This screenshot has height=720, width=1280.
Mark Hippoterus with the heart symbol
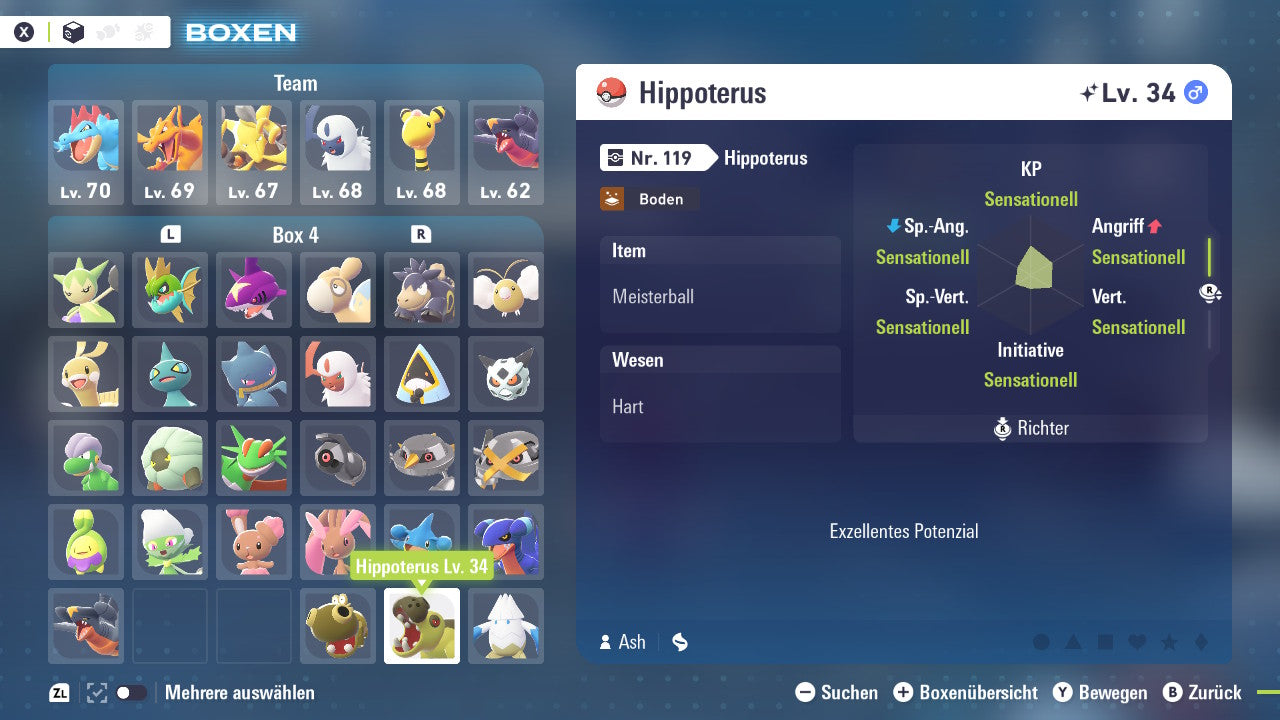point(1136,643)
